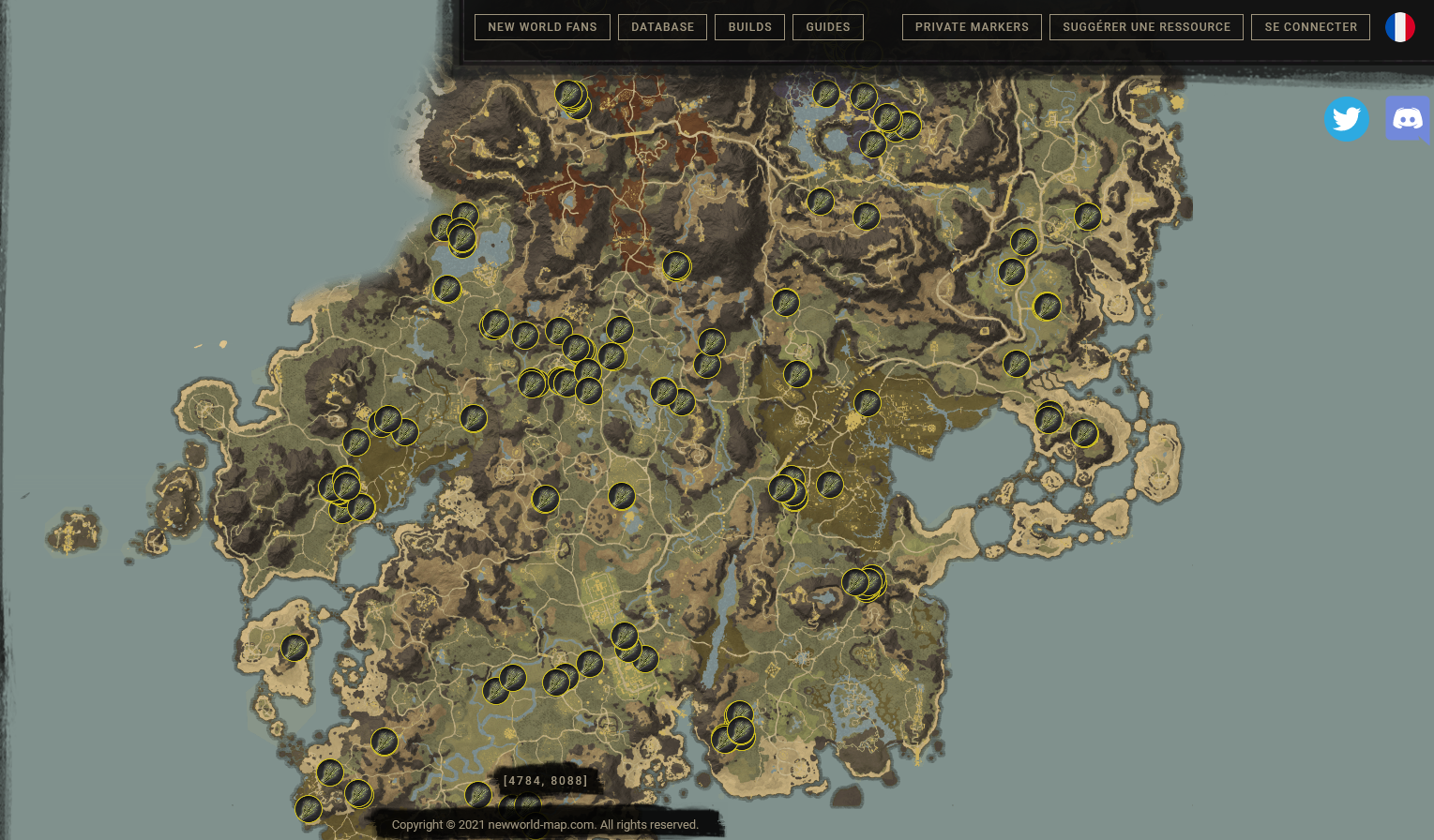Open the DATABASE menu

pos(662,27)
